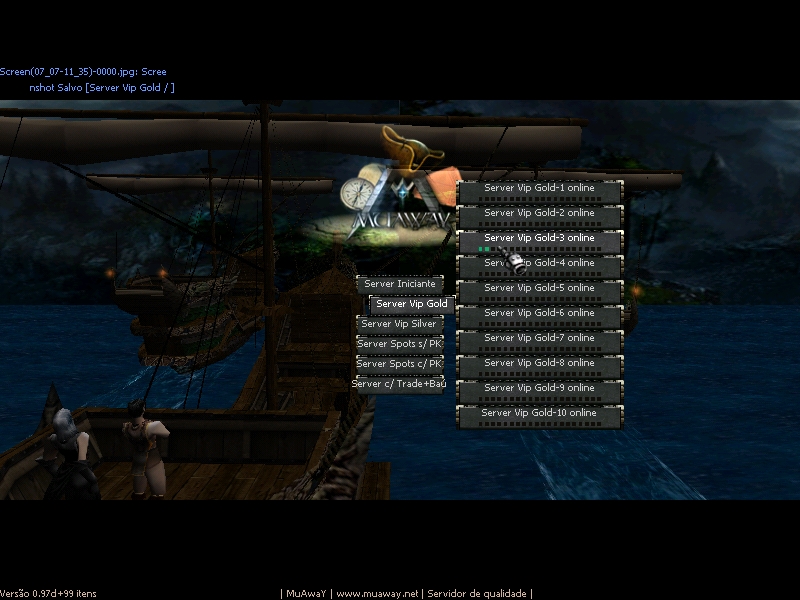Choose Server Vip Gold-3 from the list
The image size is (800, 600).
click(x=539, y=238)
